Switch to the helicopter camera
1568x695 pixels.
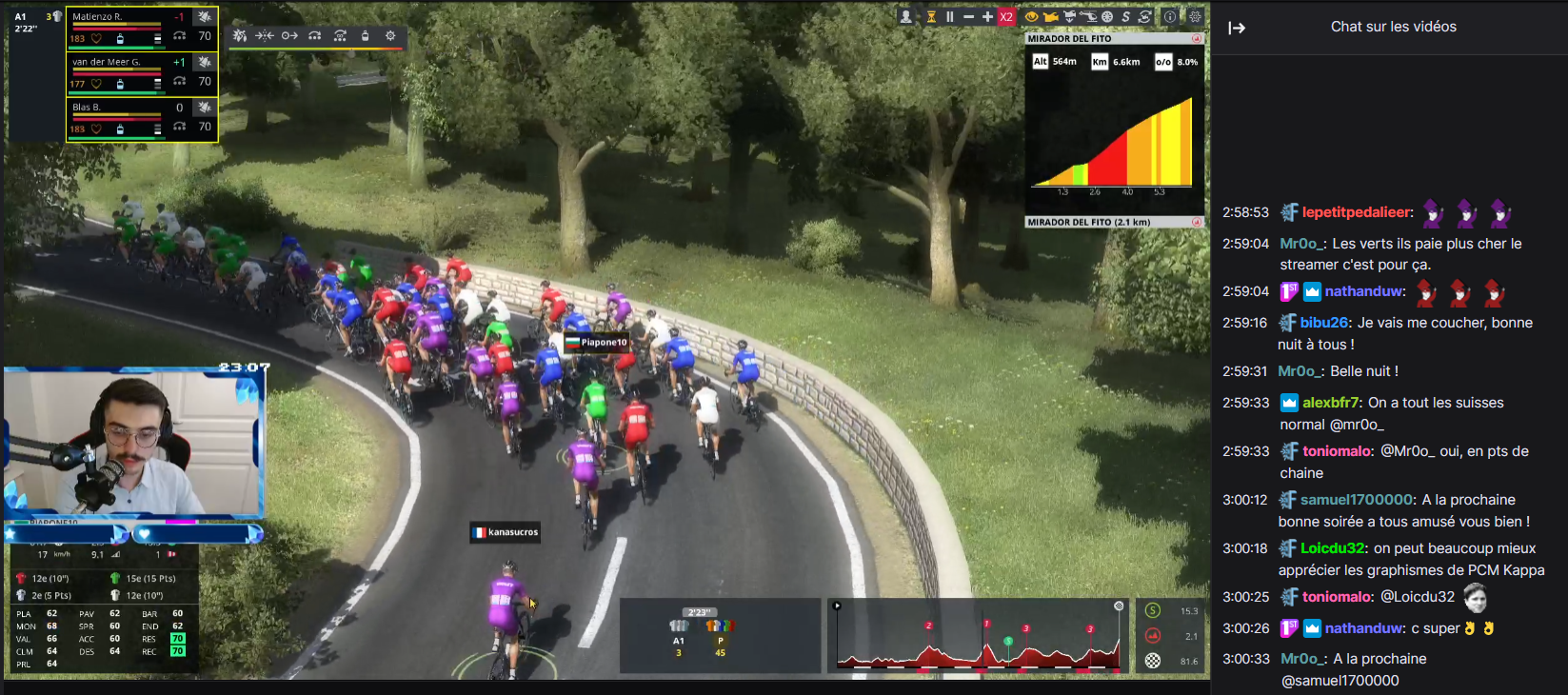(1088, 17)
